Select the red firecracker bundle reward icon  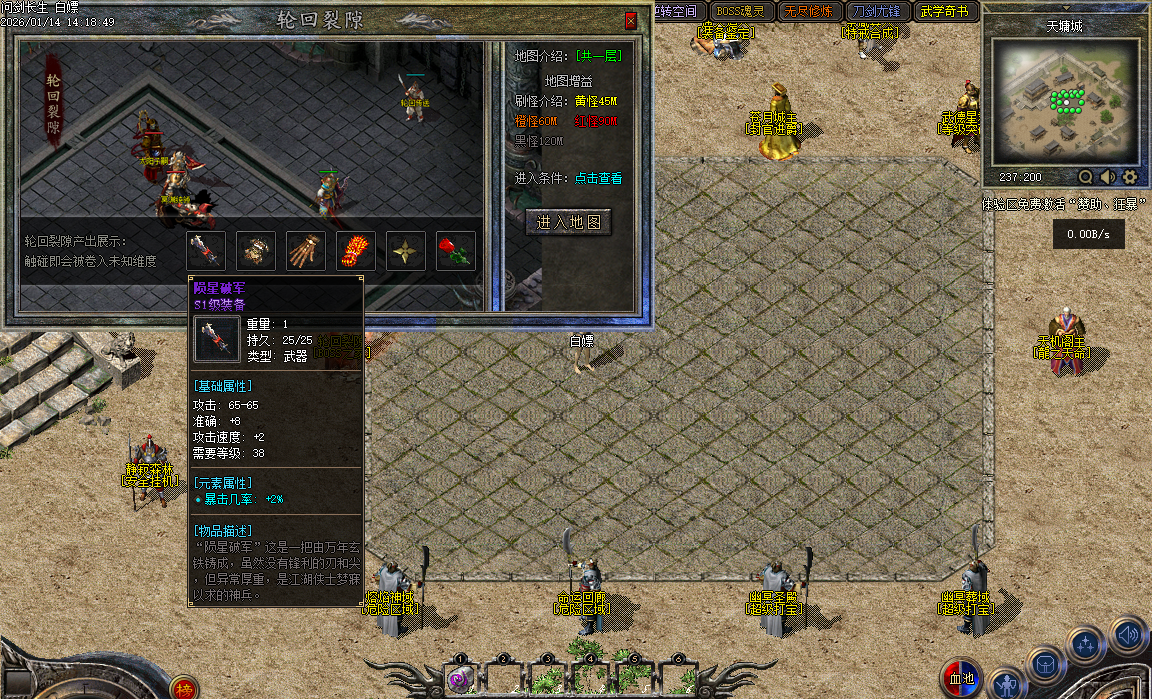(356, 251)
